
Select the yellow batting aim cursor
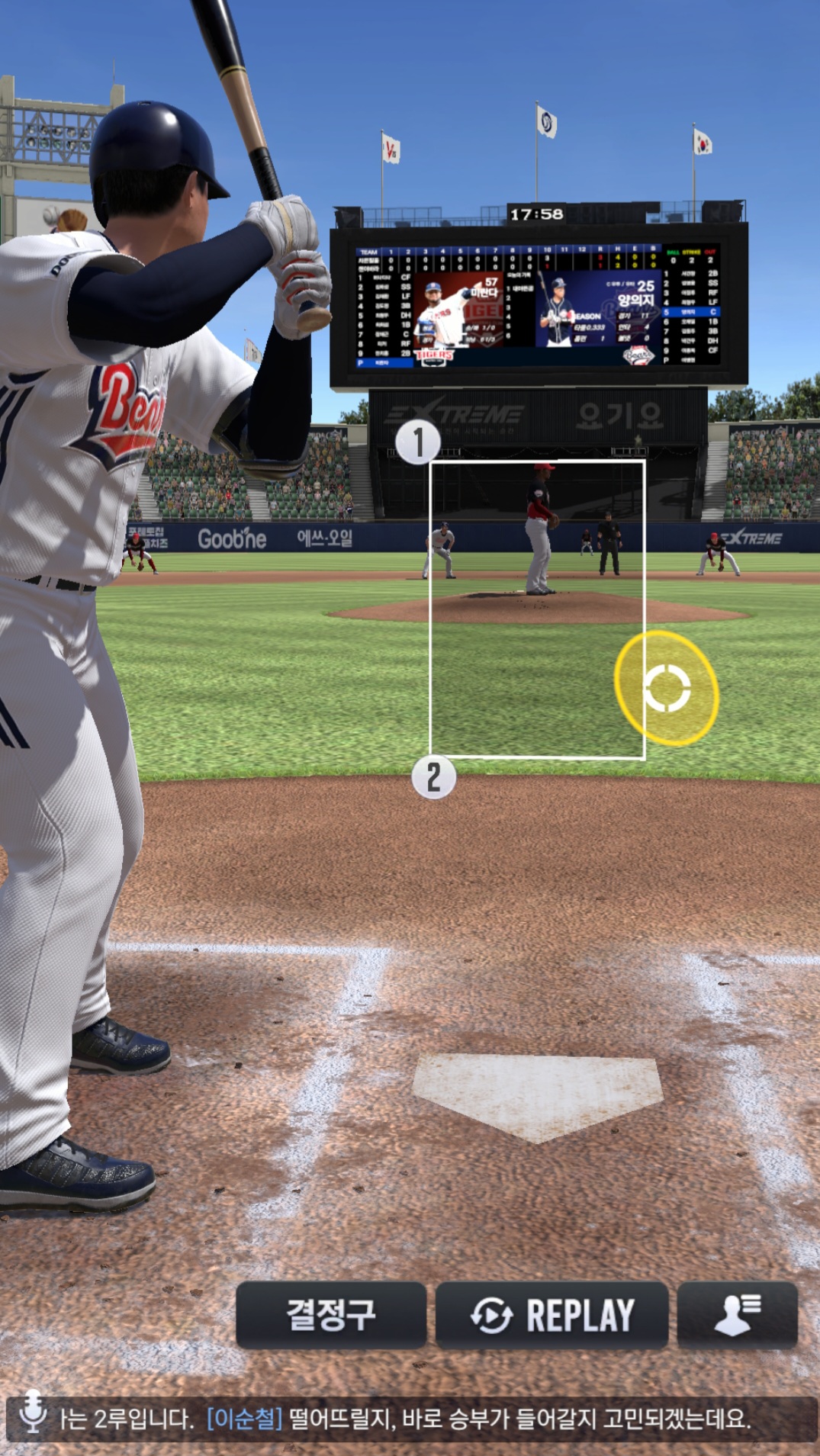[667, 688]
